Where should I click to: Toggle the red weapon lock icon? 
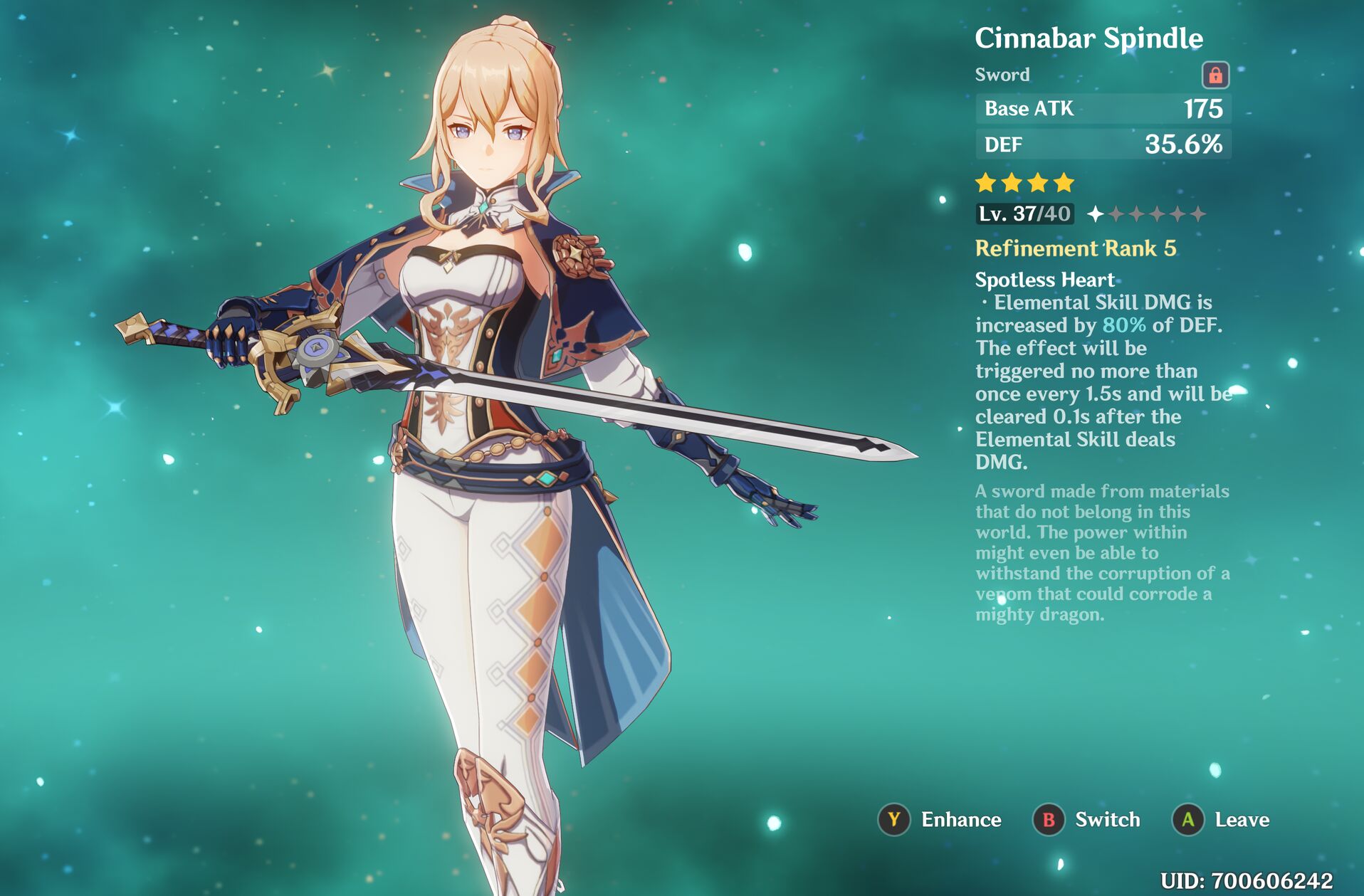coord(1215,75)
